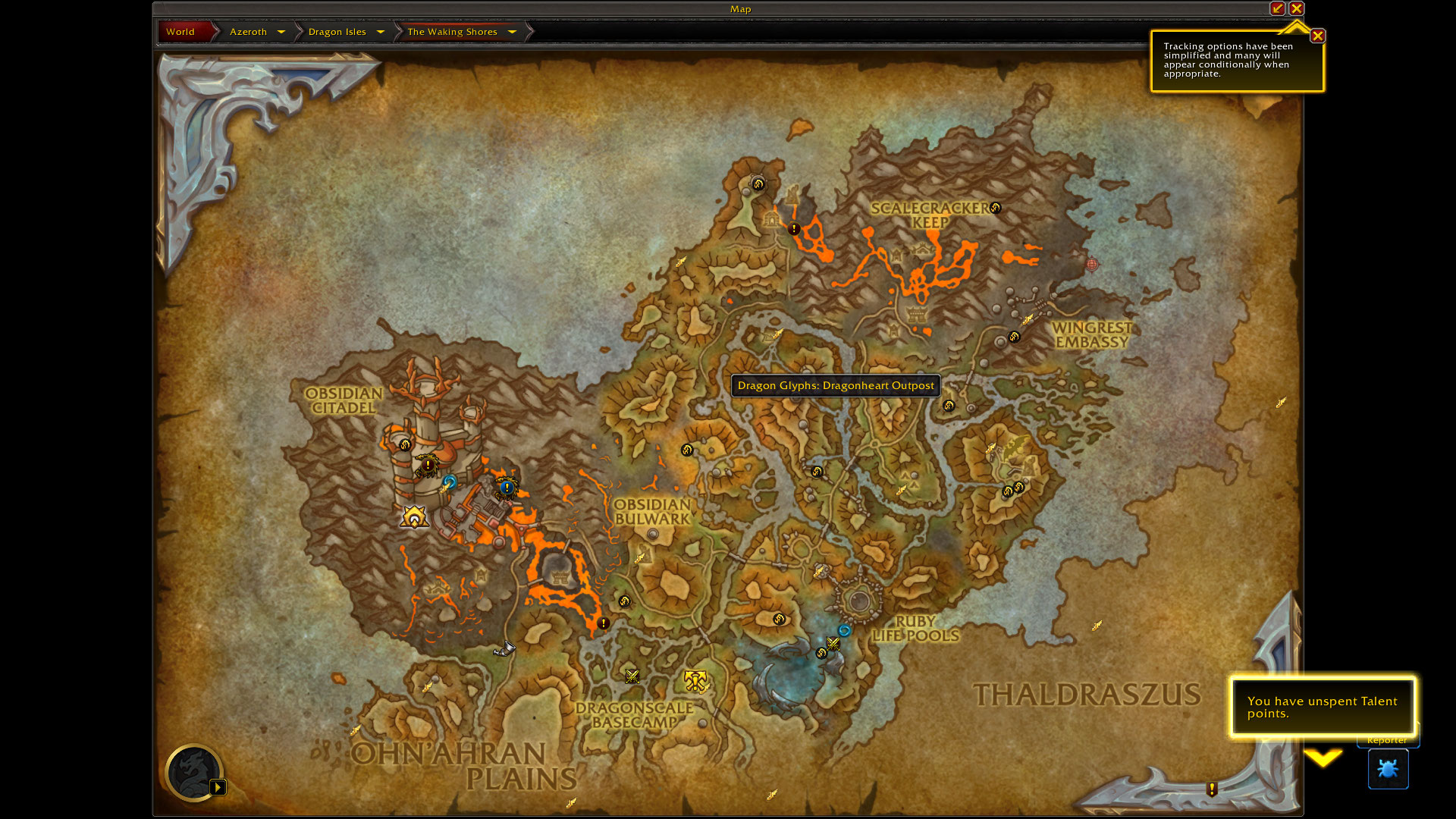Screen dimensions: 1456x819
Task: Expand The Waking Shores dropdown arrow
Action: [513, 32]
